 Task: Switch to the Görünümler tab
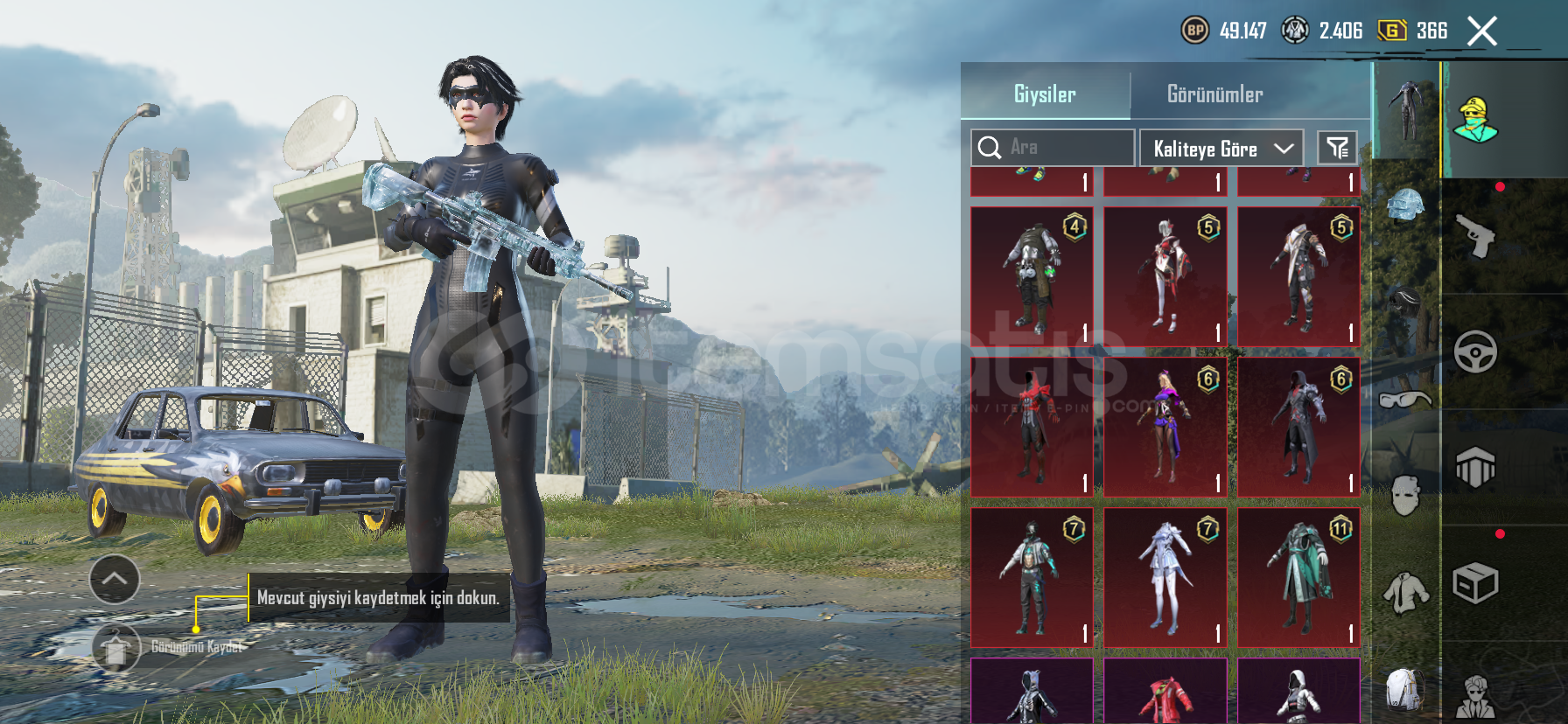[x=1214, y=94]
